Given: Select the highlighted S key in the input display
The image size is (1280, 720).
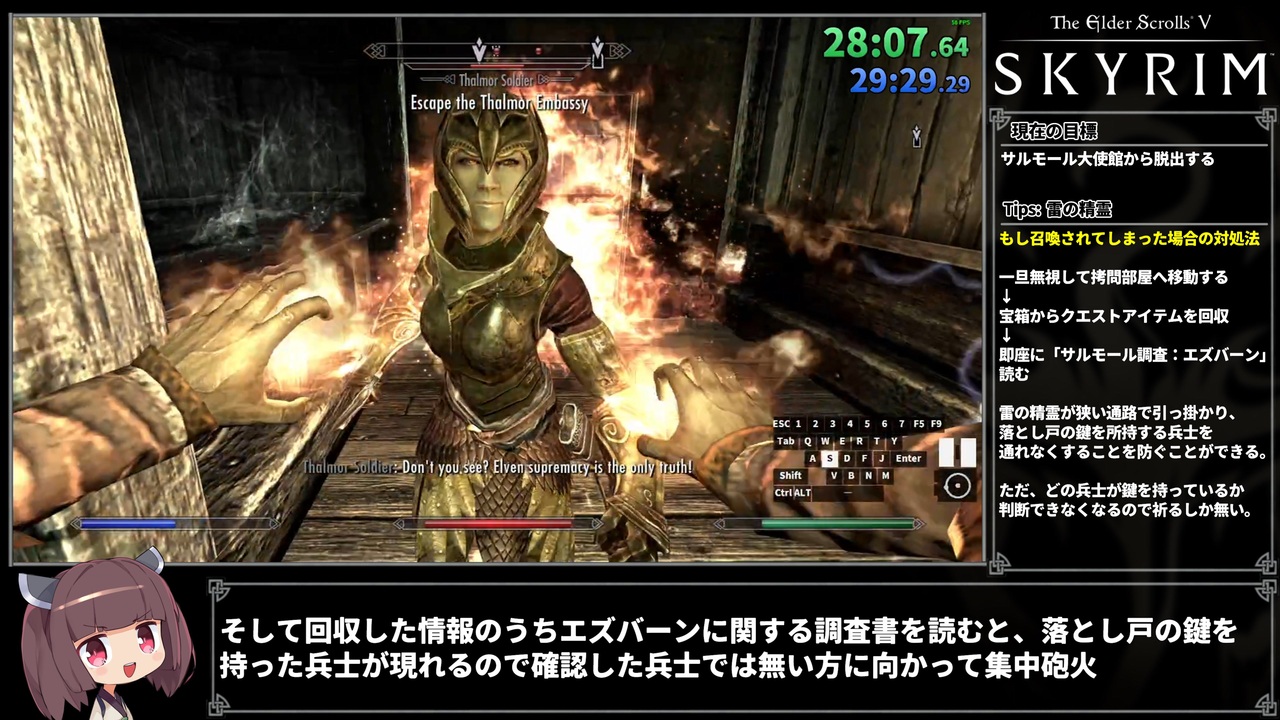Looking at the screenshot, I should tap(830, 458).
